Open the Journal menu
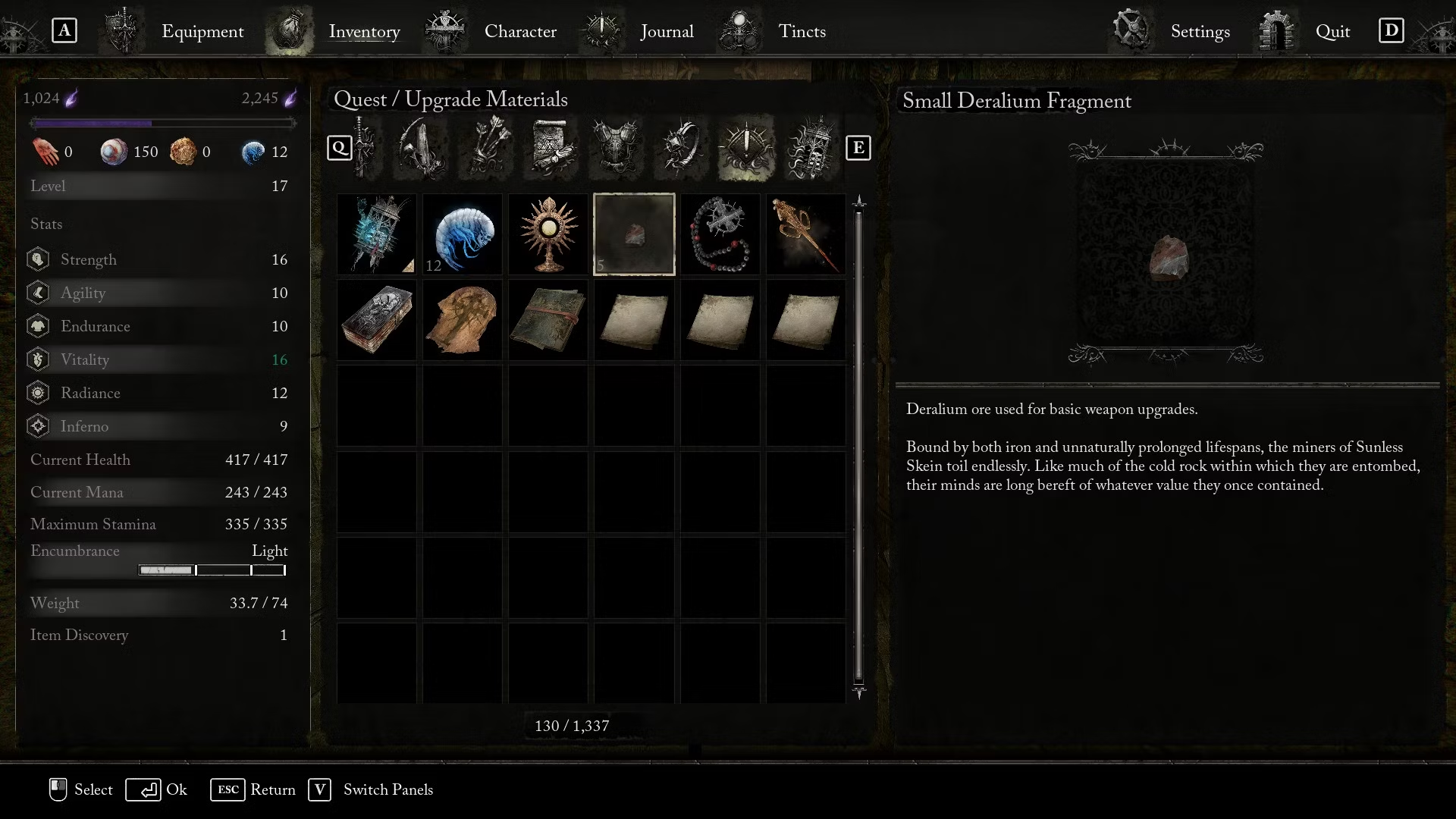 [x=666, y=32]
